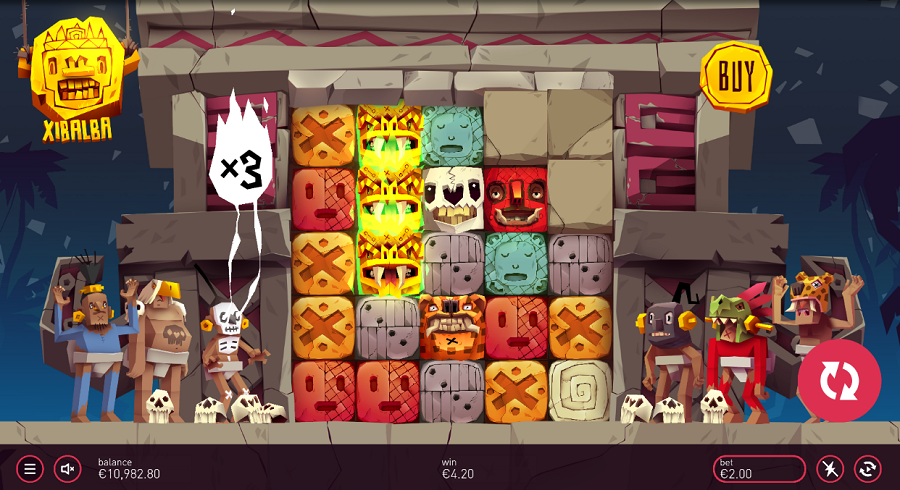Open the €2.00 bet selector
Viewport: 900px width, 490px height.
click(759, 468)
